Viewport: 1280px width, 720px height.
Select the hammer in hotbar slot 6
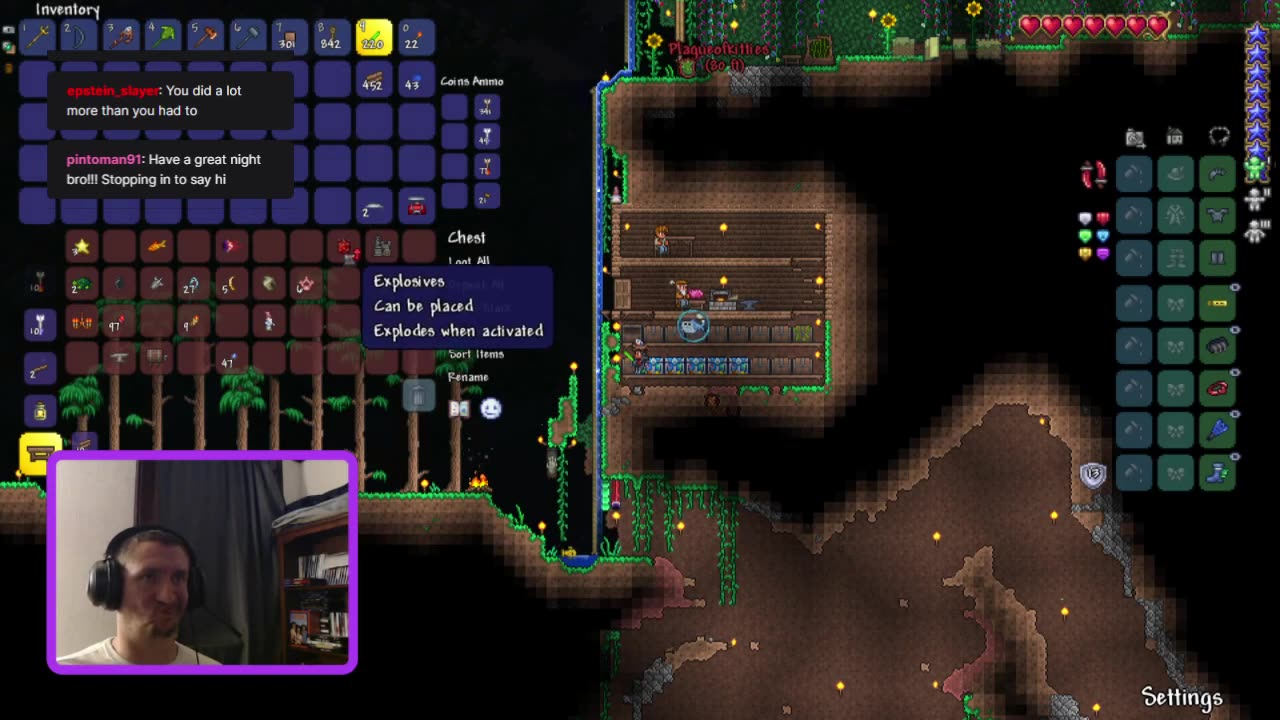pos(247,36)
